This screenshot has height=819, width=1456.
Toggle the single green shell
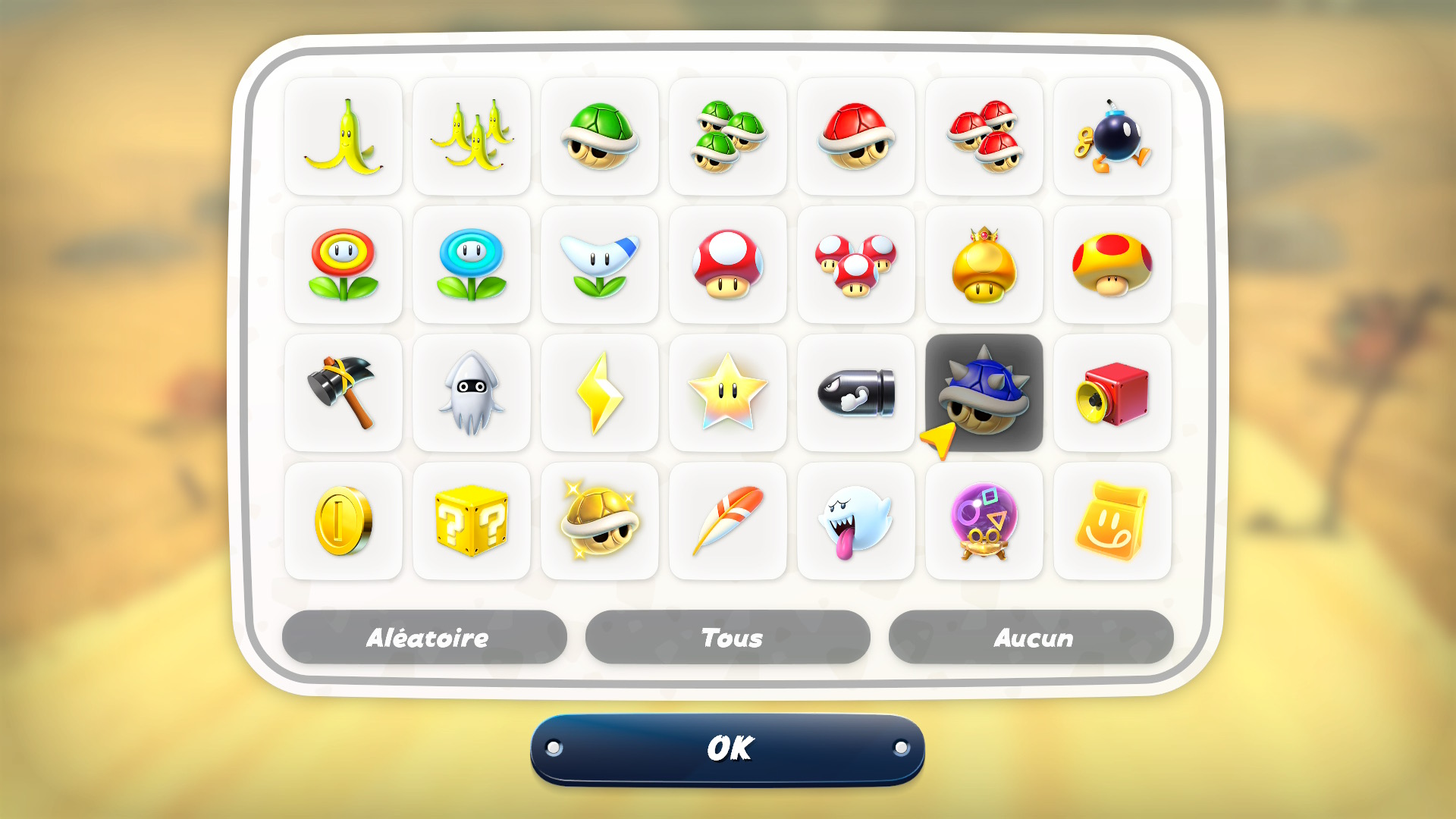click(x=600, y=136)
